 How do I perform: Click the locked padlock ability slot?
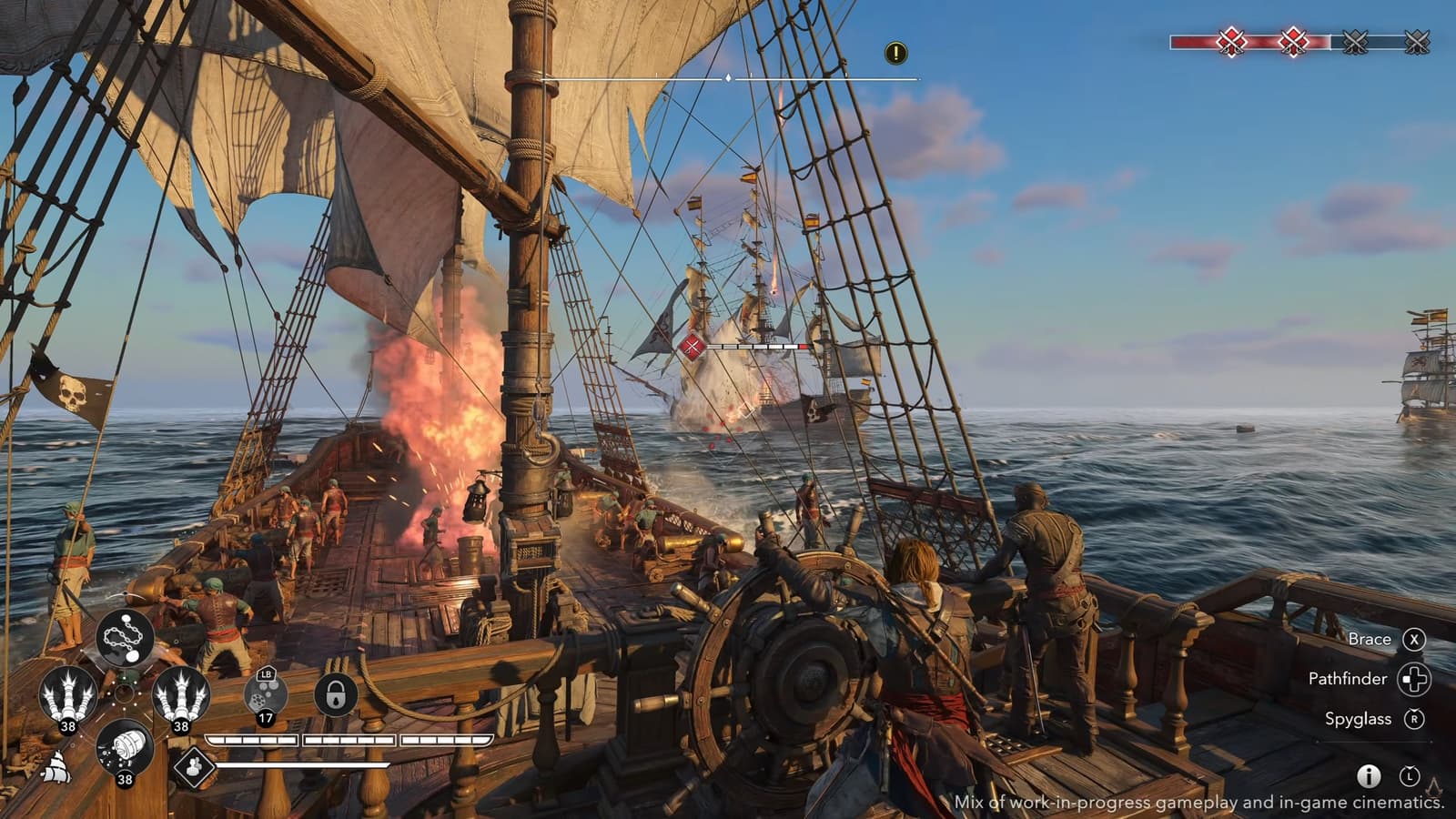335,695
